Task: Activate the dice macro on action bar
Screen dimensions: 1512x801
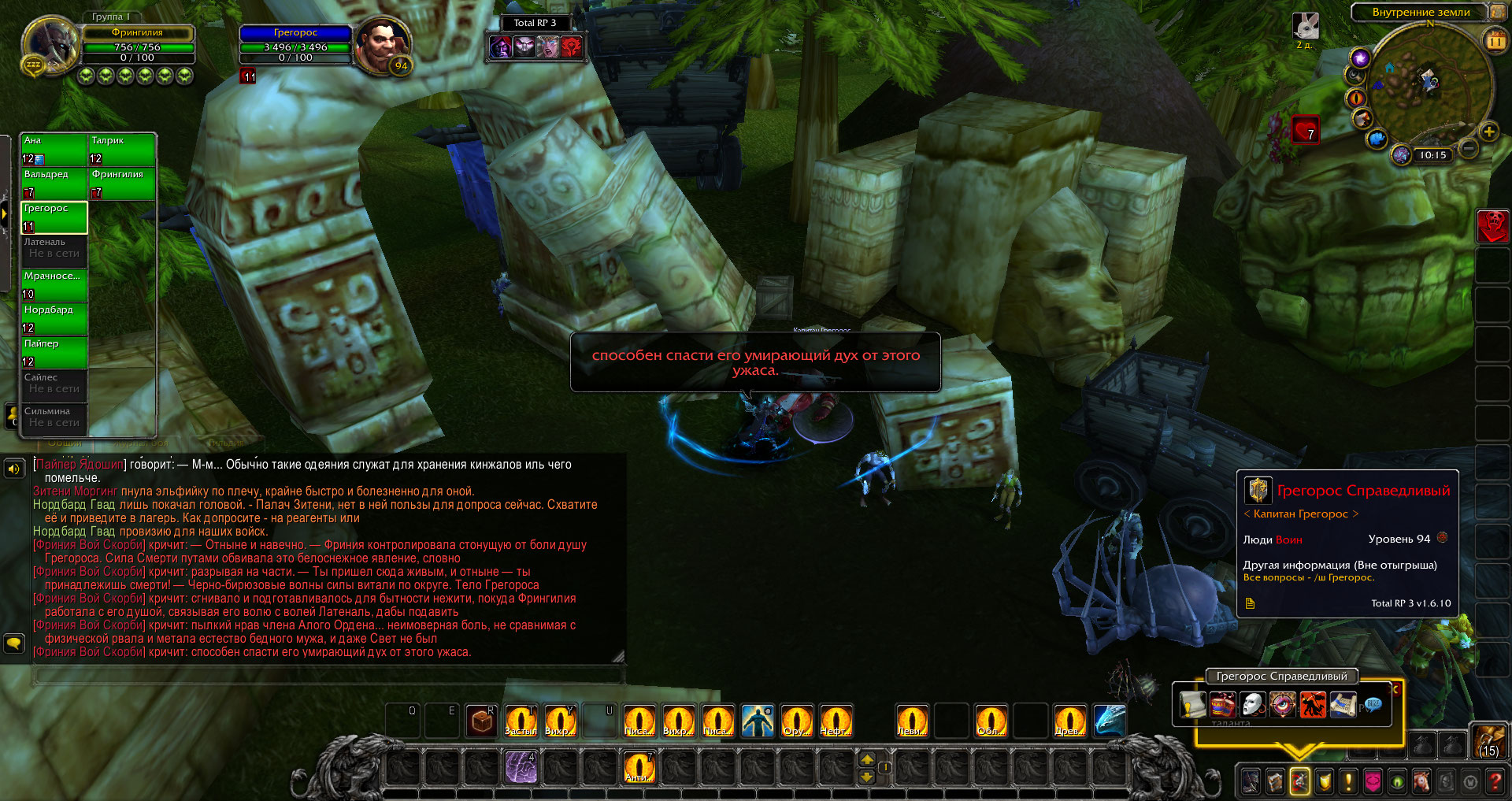Action: (481, 721)
